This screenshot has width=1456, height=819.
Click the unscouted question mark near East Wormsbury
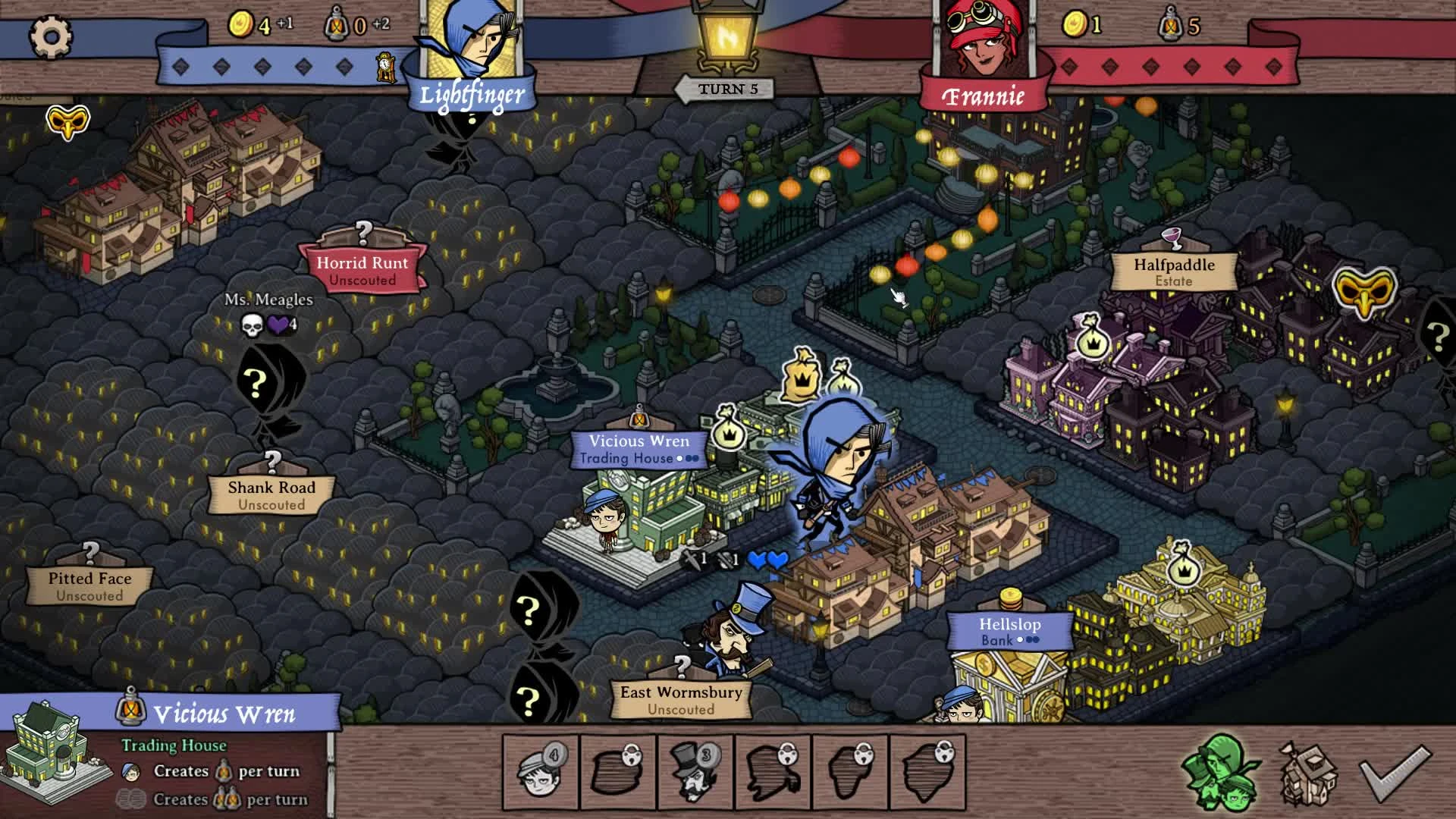681,667
